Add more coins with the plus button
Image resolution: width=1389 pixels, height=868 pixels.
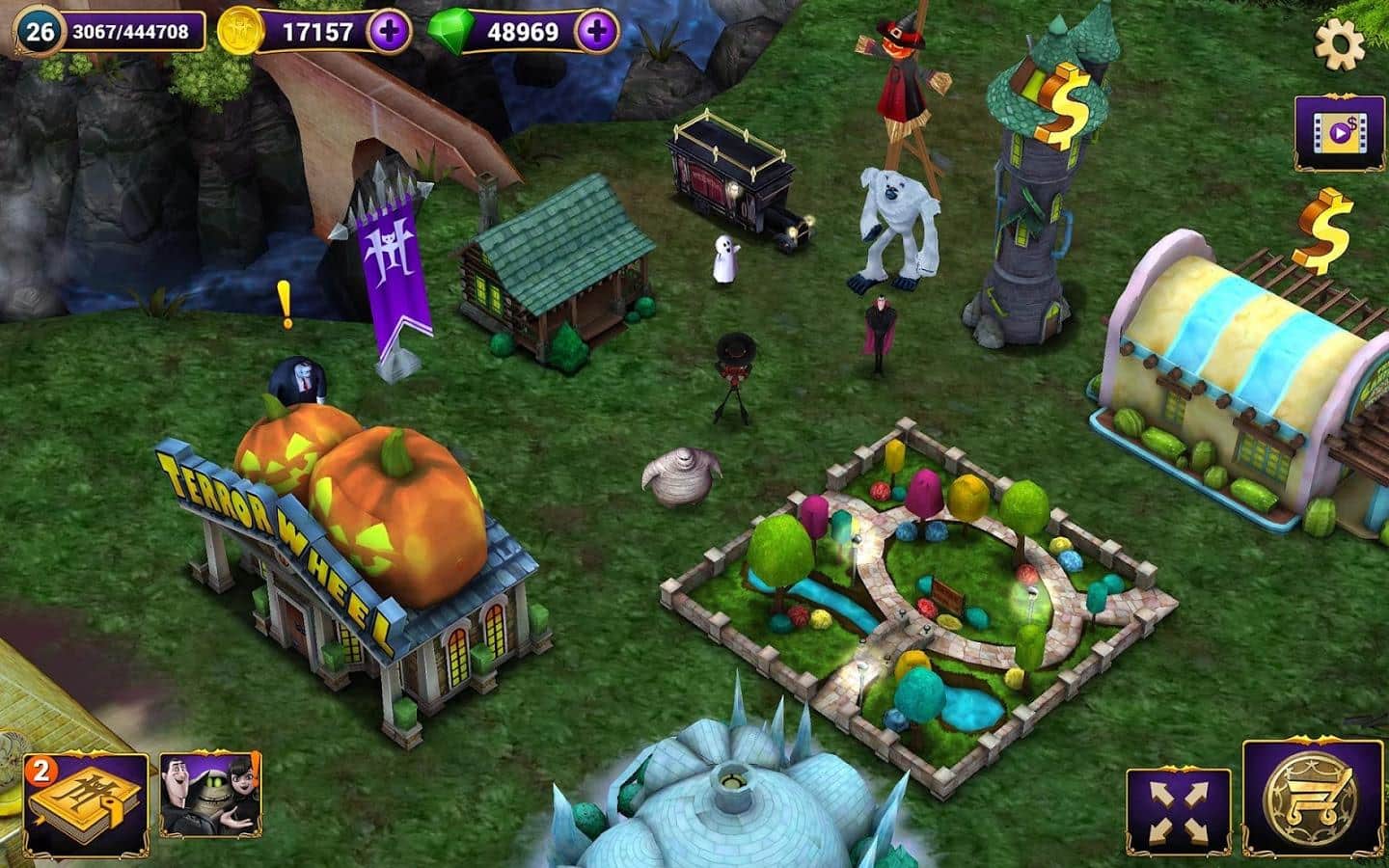coord(389,32)
